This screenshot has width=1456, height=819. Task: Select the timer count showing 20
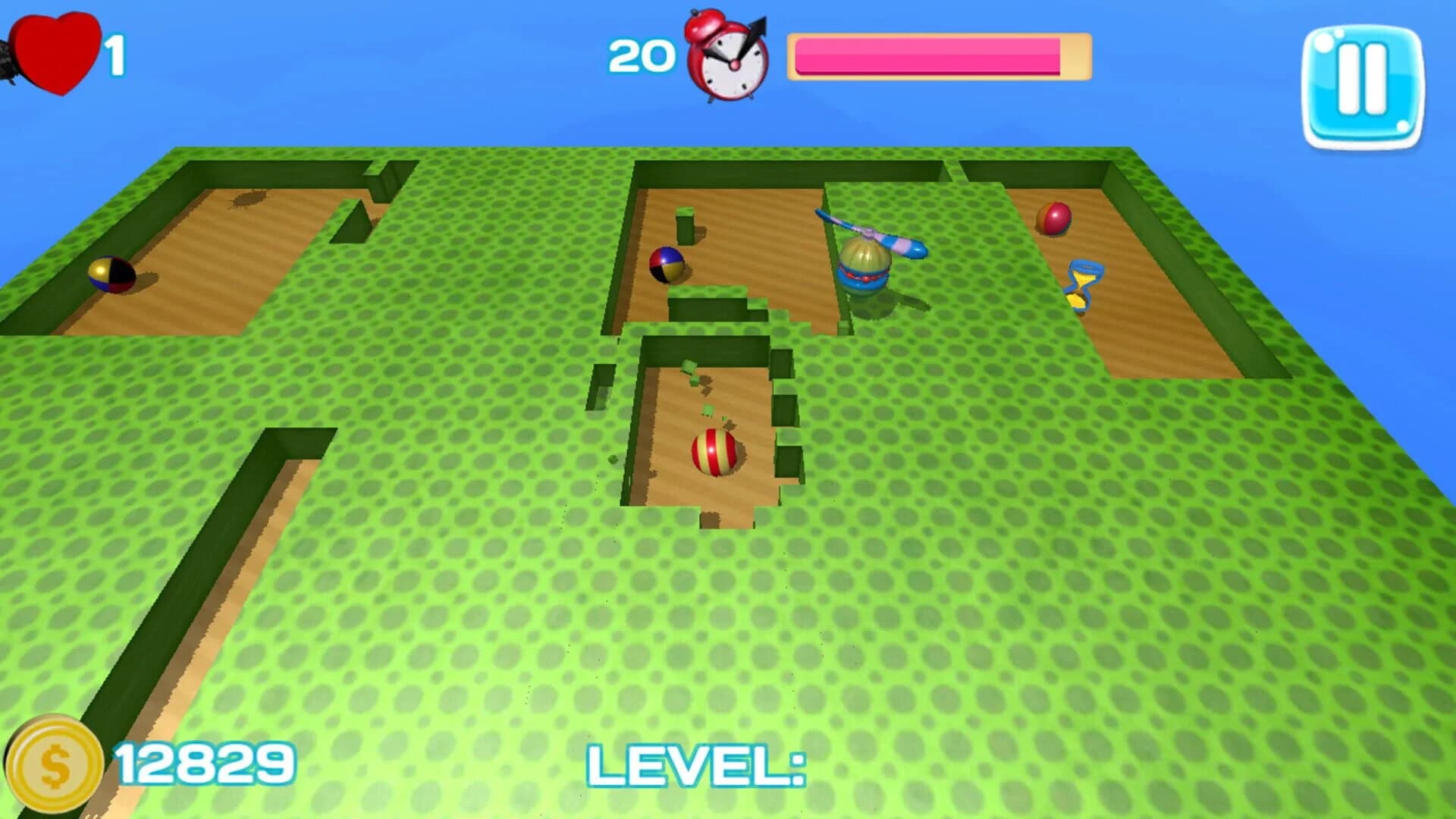pyautogui.click(x=641, y=55)
